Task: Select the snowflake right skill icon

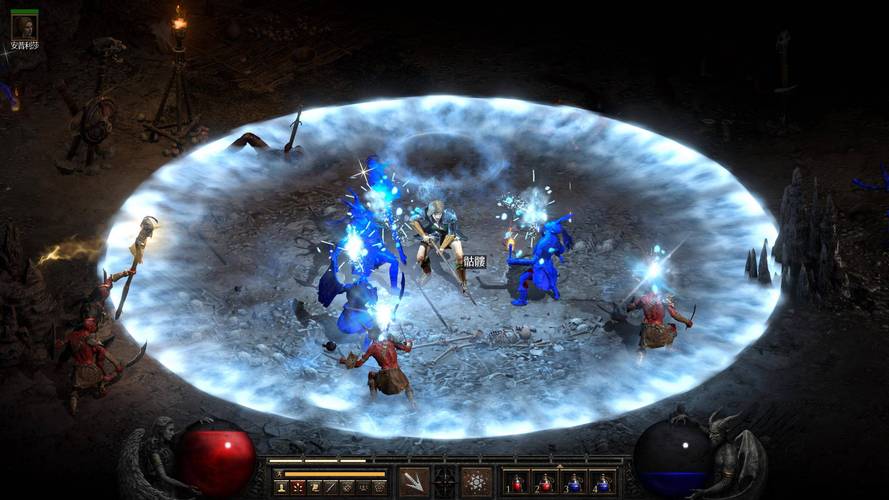Action: [476, 482]
